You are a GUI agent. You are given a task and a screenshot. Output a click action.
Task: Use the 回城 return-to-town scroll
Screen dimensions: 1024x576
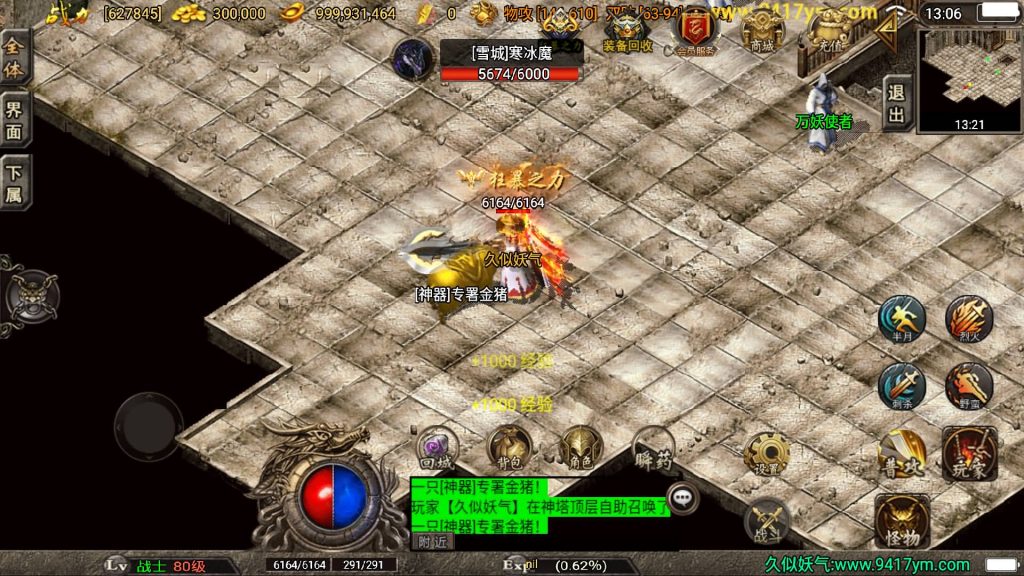point(437,448)
